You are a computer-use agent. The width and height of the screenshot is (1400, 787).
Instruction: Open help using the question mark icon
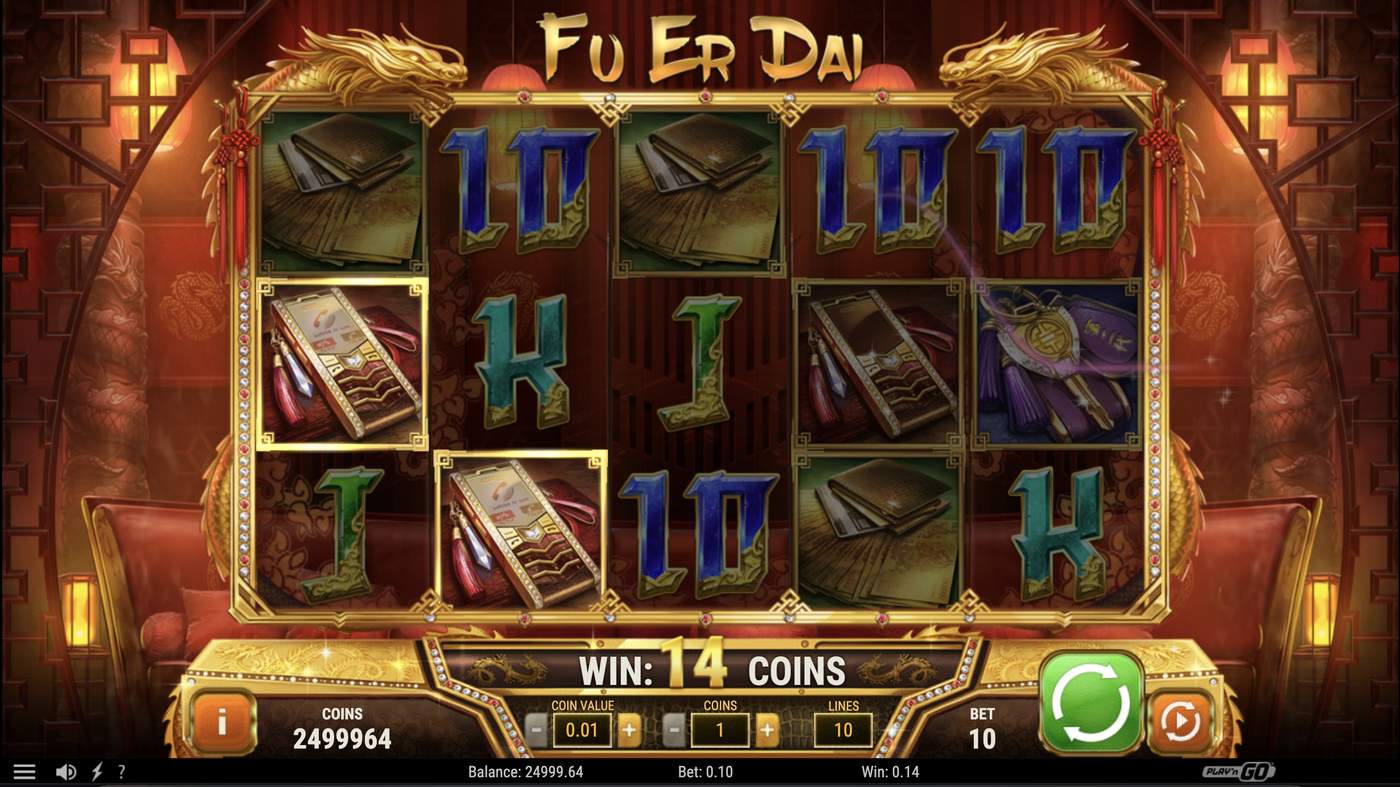click(123, 771)
